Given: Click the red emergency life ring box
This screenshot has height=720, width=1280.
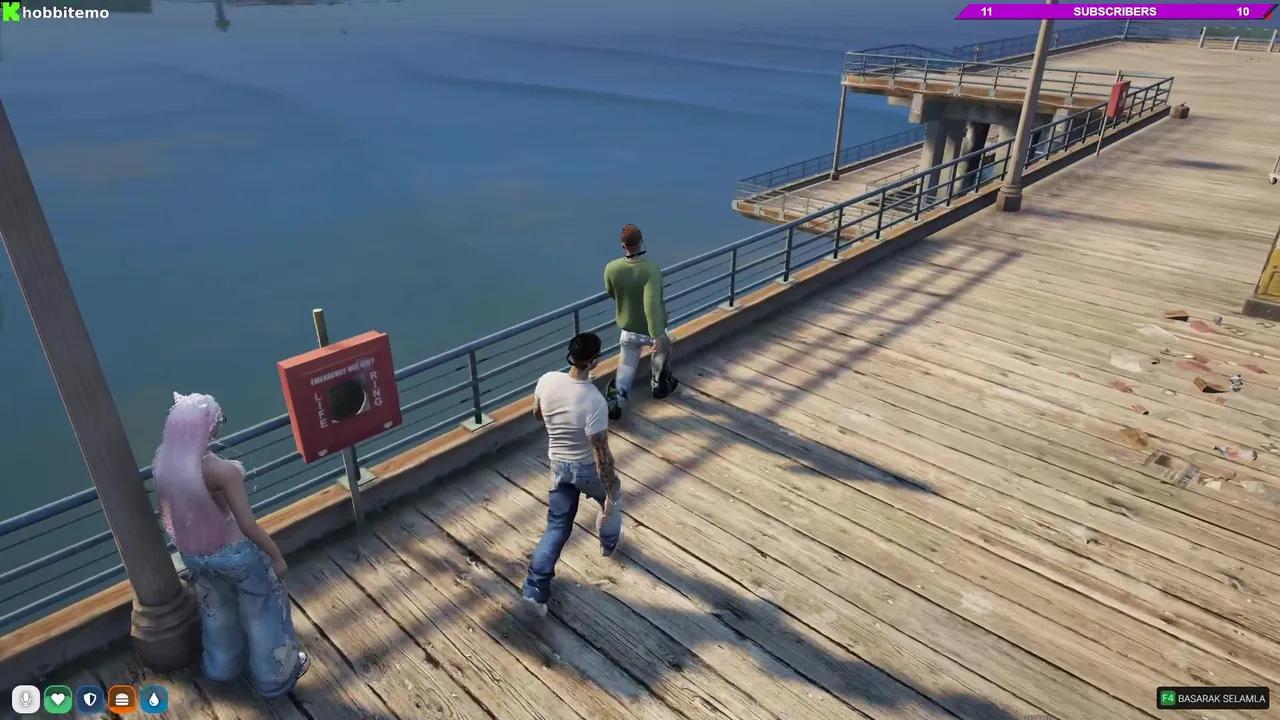Looking at the screenshot, I should (338, 395).
